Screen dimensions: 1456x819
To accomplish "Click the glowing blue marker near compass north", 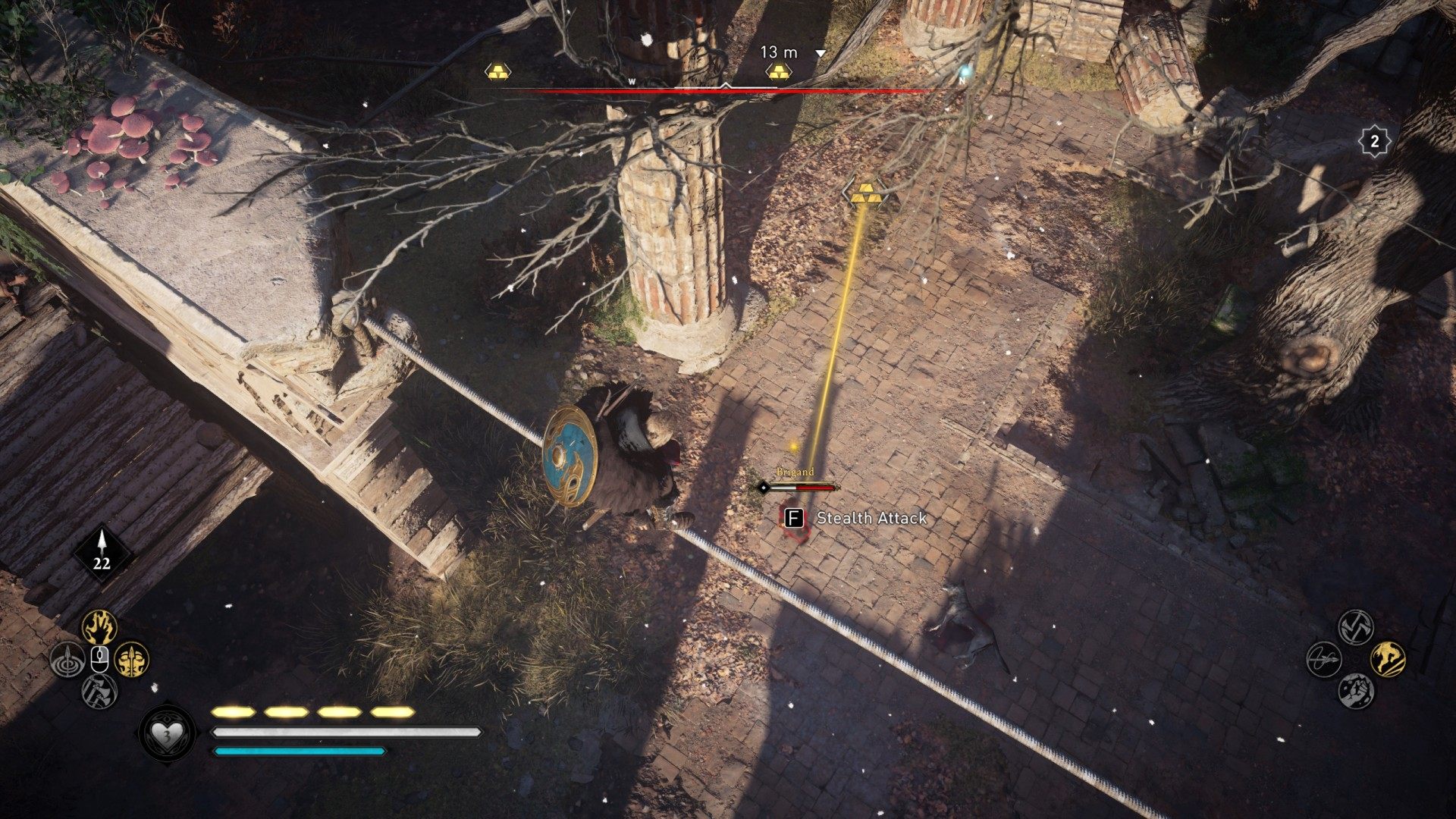I will point(965,73).
